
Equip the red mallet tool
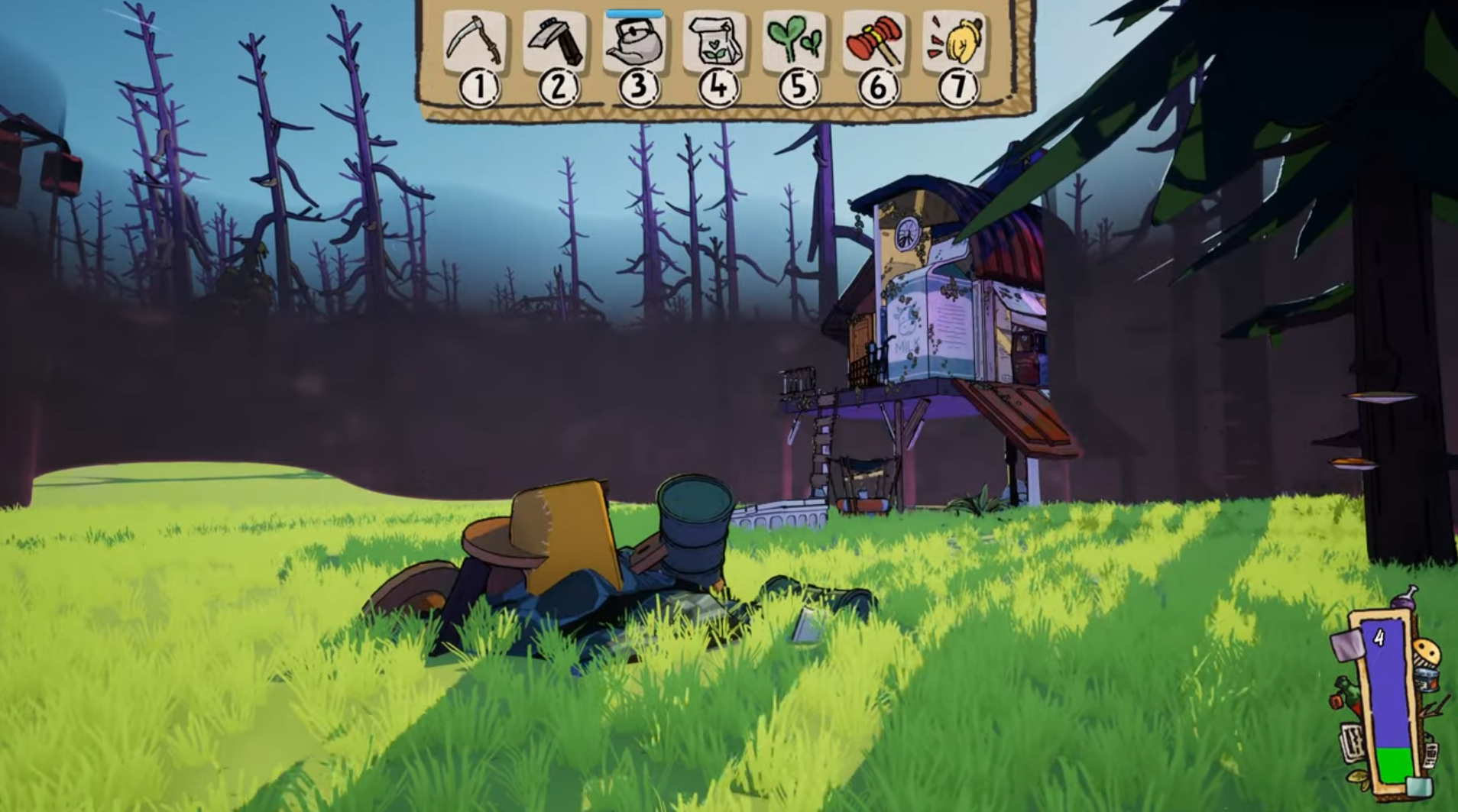pos(875,42)
